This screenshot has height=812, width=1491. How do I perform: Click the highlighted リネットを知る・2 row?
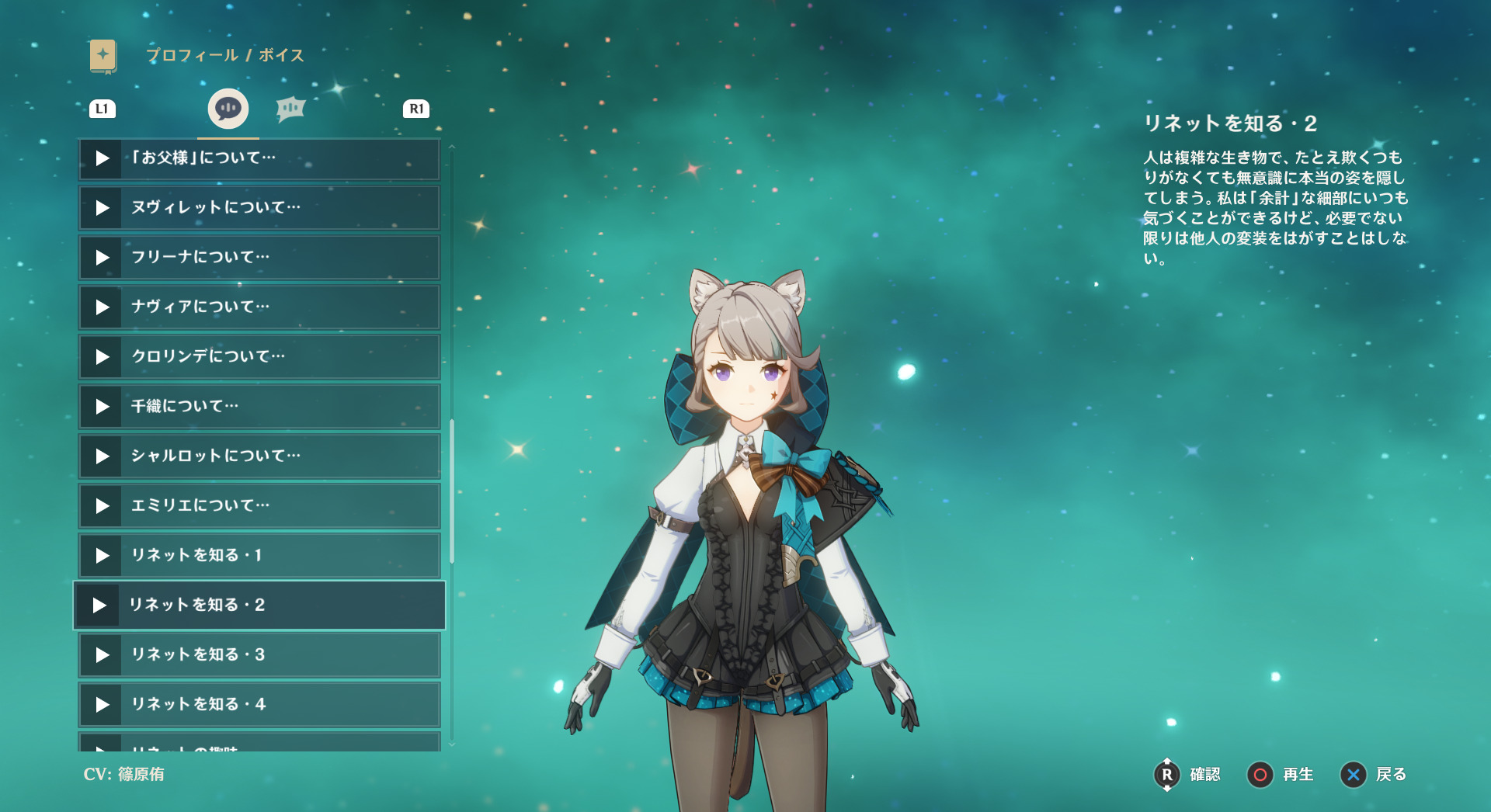[259, 606]
